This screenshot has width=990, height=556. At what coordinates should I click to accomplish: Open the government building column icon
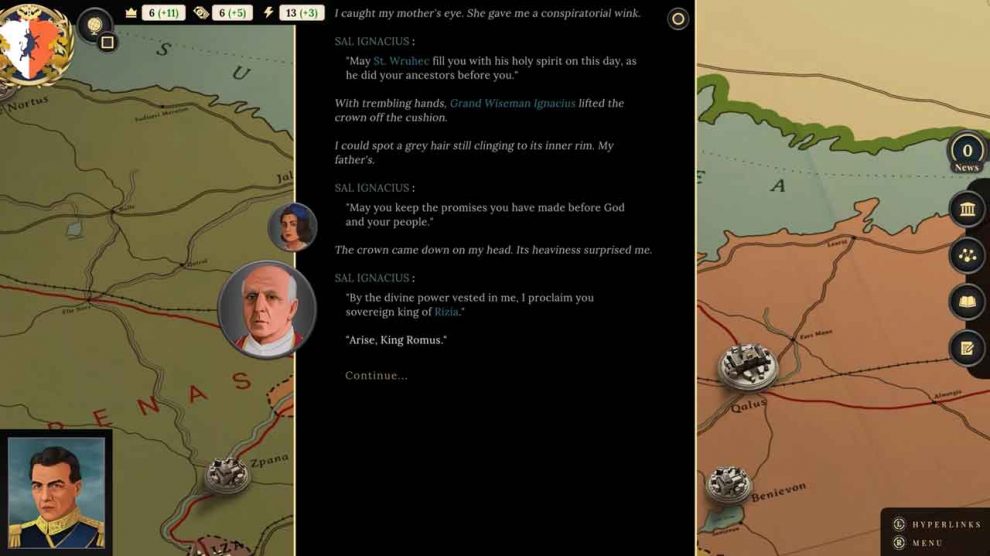tap(967, 208)
